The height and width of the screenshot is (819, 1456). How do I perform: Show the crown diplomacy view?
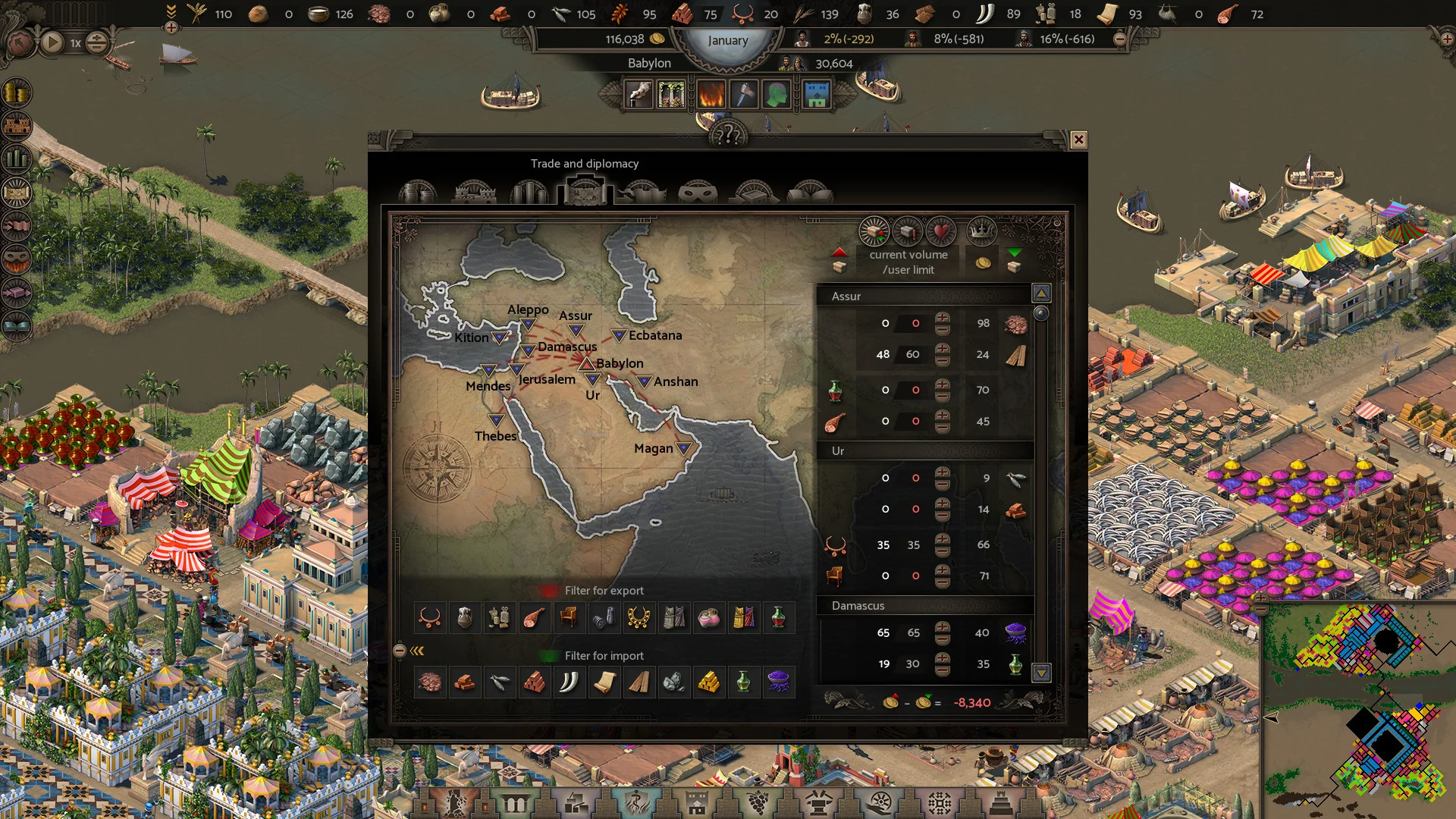[981, 231]
